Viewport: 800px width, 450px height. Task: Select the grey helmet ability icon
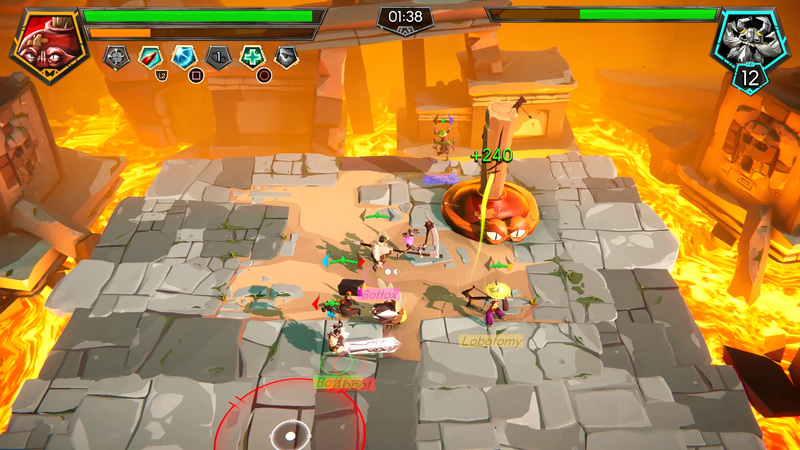tap(286, 57)
